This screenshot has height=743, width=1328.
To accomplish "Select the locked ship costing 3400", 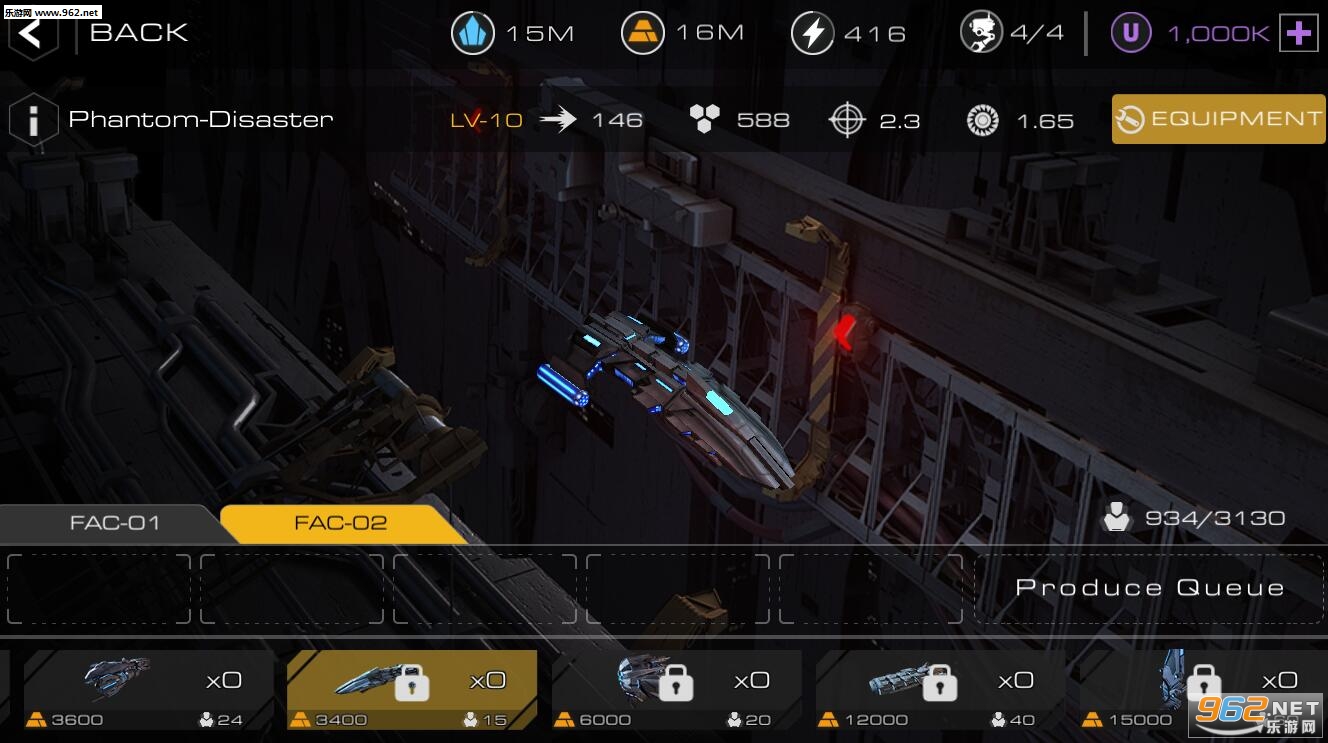I will (412, 690).
